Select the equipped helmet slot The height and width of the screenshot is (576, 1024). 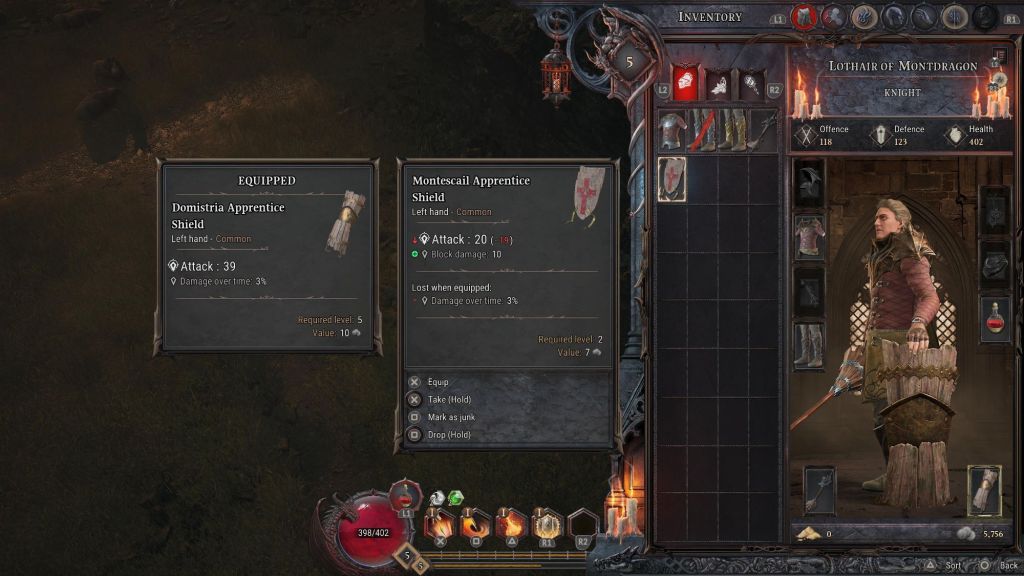click(809, 184)
